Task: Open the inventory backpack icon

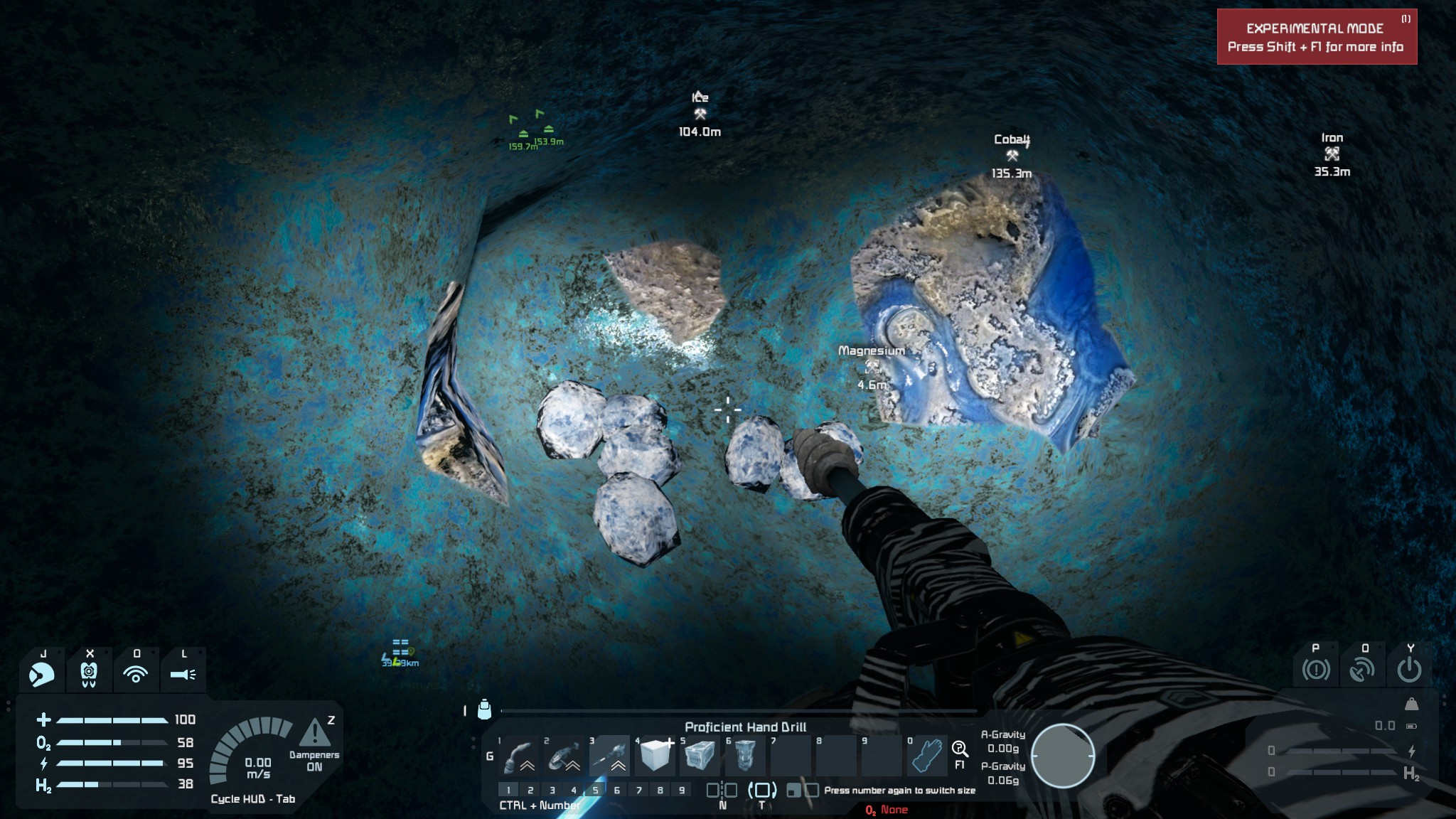Action: (485, 710)
